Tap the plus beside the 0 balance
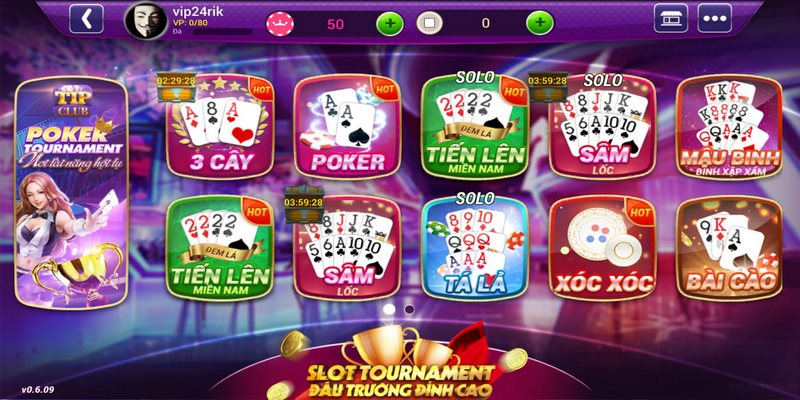800x400 pixels. (539, 23)
